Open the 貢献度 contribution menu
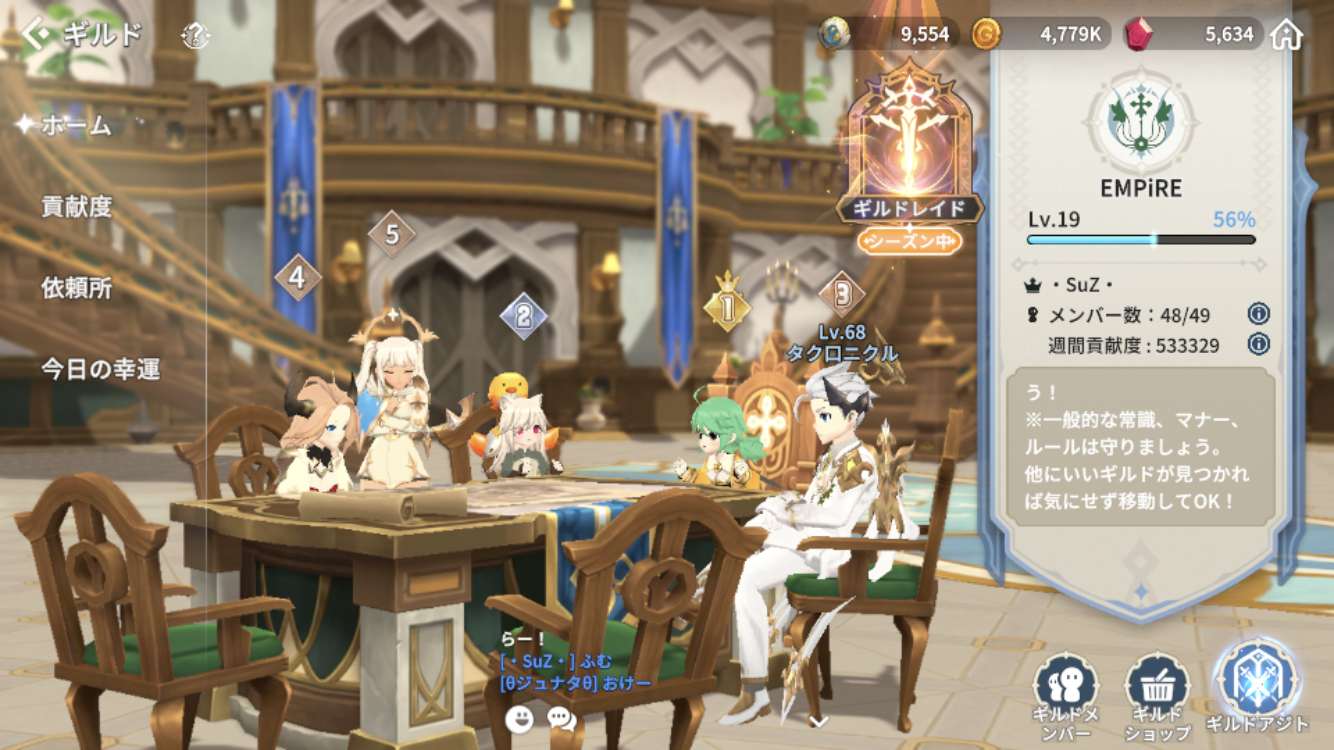This screenshot has width=1334, height=750. click(x=76, y=207)
